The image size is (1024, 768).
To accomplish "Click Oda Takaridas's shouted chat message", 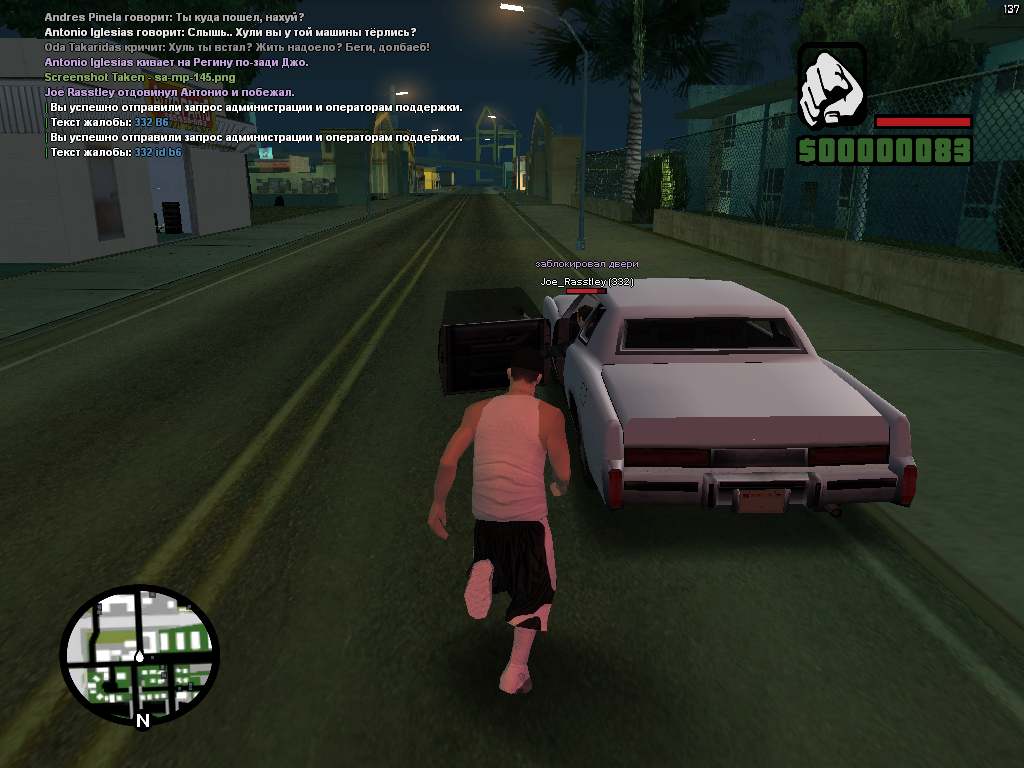I will (237, 47).
